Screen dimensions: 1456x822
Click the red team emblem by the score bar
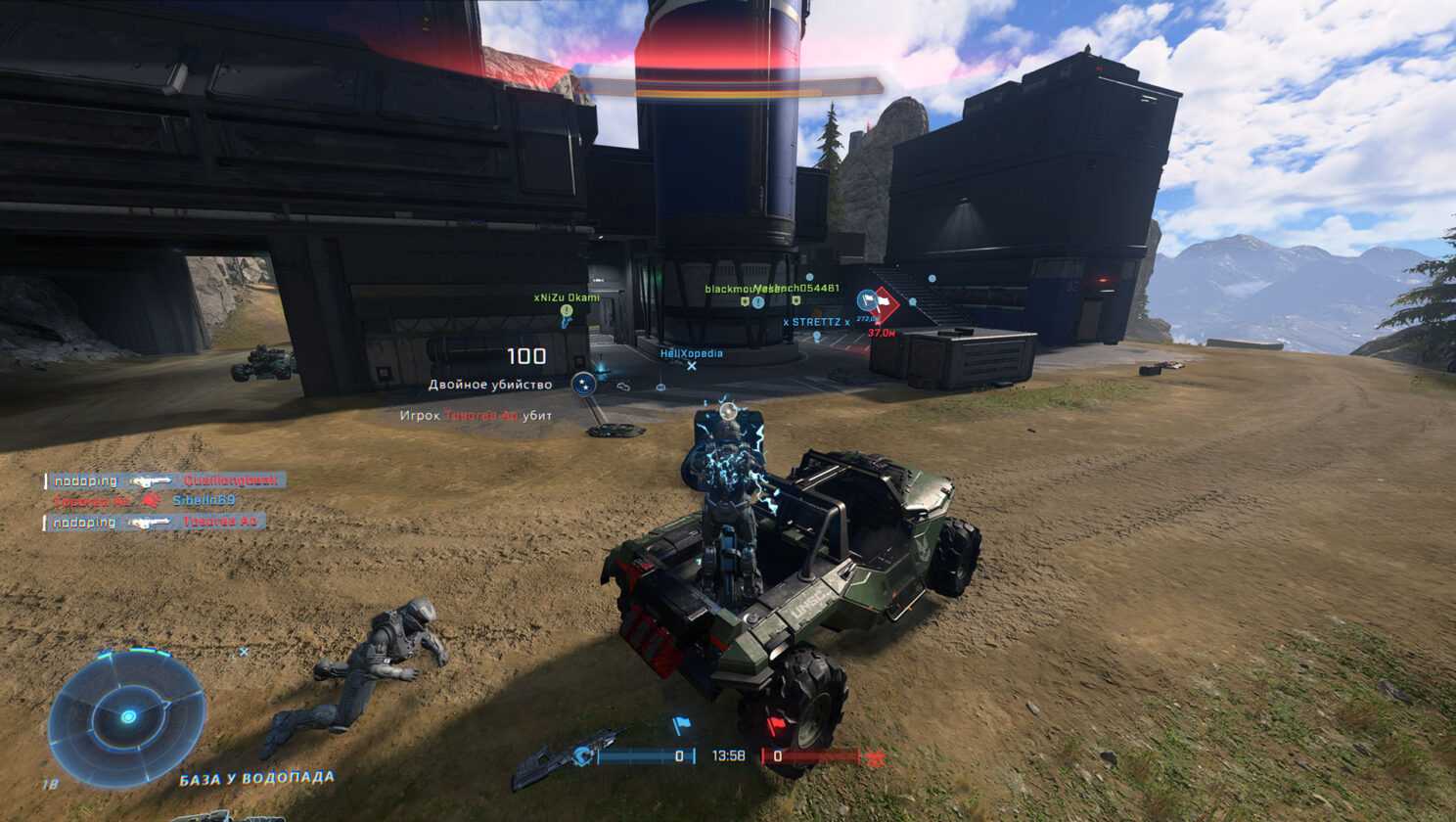874,757
